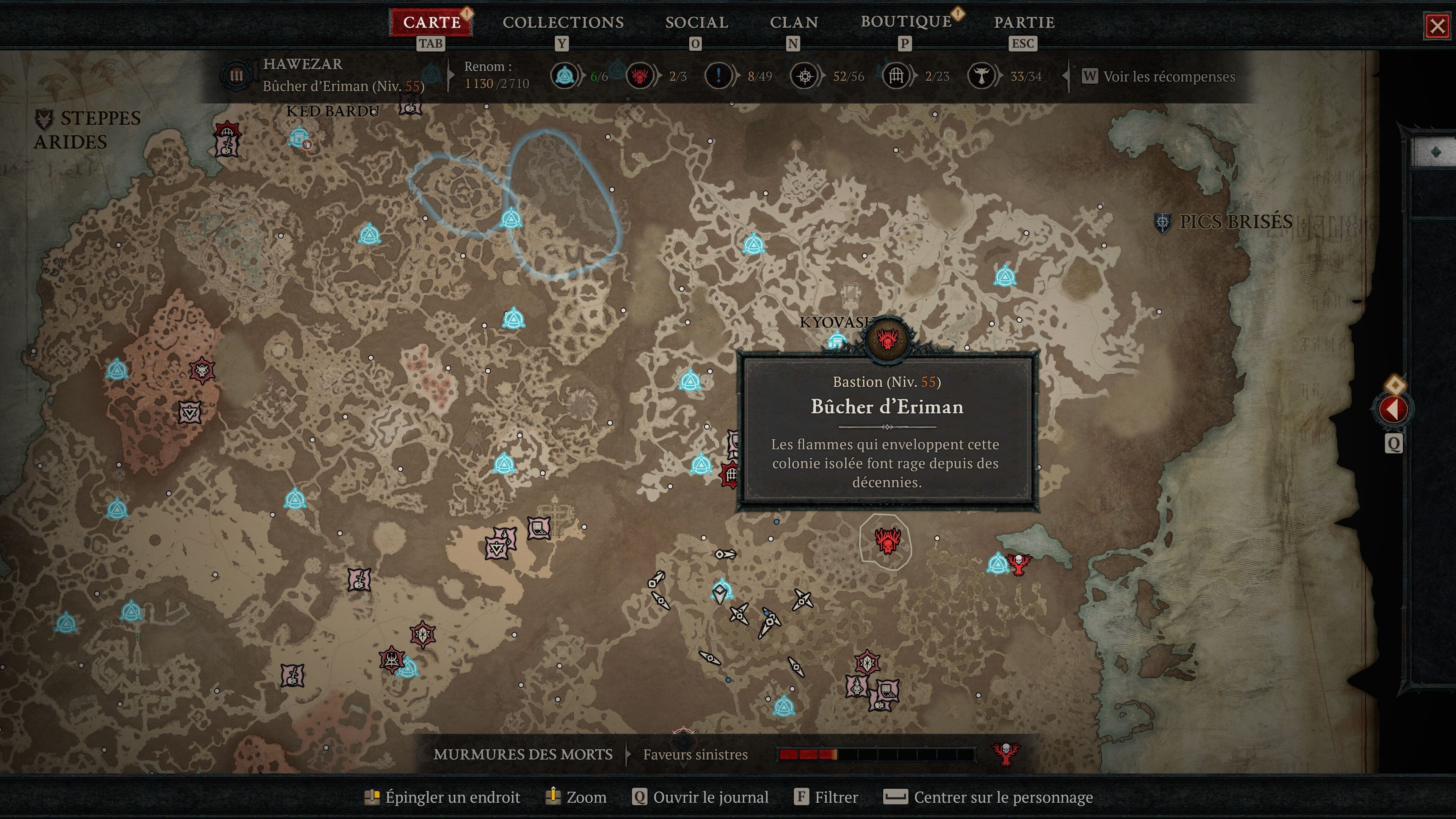Image resolution: width=1456 pixels, height=819 pixels.
Task: Click the Steppes Arides wolf emblem
Action: (x=45, y=119)
